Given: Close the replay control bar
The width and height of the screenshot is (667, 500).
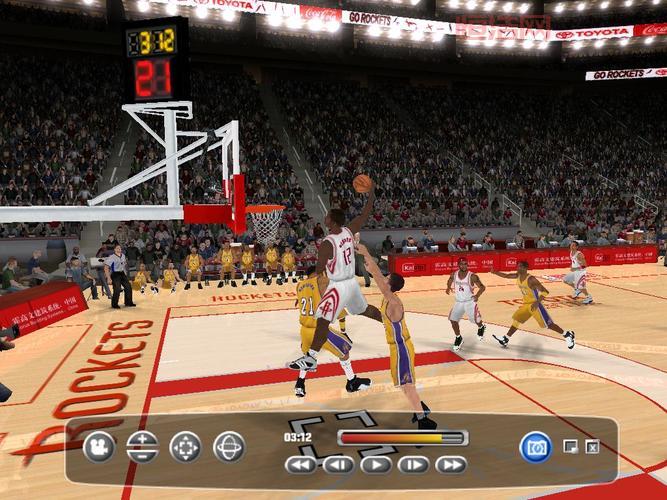Looking at the screenshot, I should coord(592,446).
